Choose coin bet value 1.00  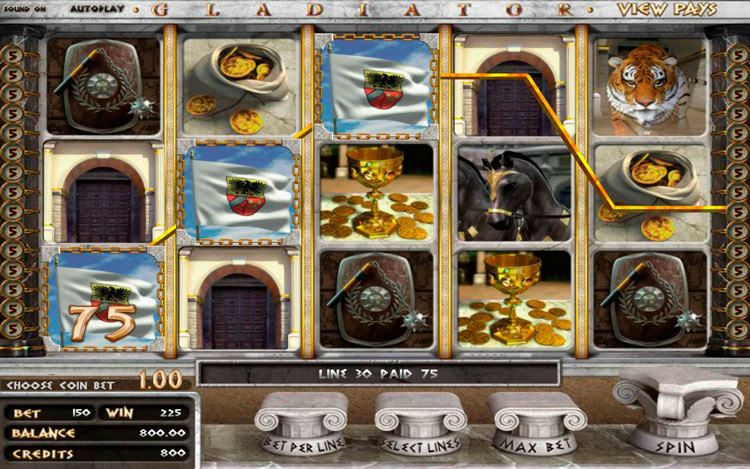pyautogui.click(x=159, y=380)
